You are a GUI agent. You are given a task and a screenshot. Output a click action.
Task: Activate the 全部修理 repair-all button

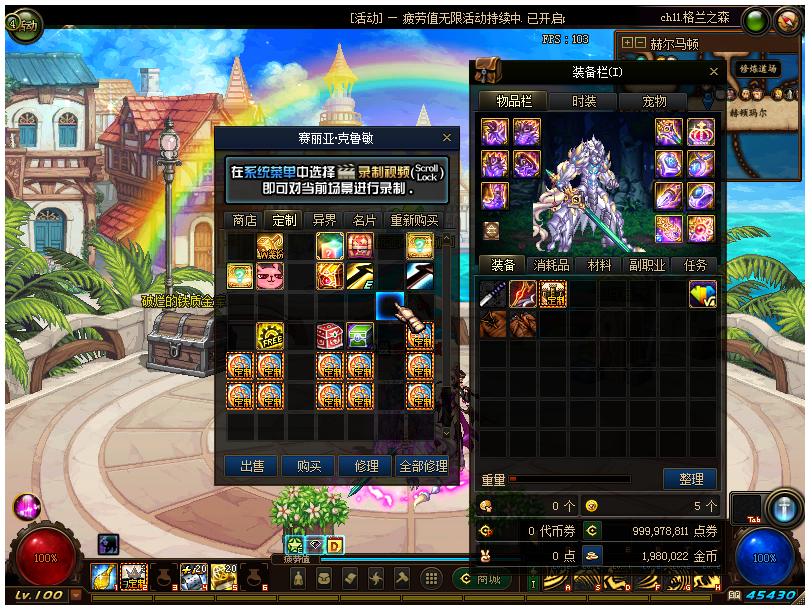(422, 466)
